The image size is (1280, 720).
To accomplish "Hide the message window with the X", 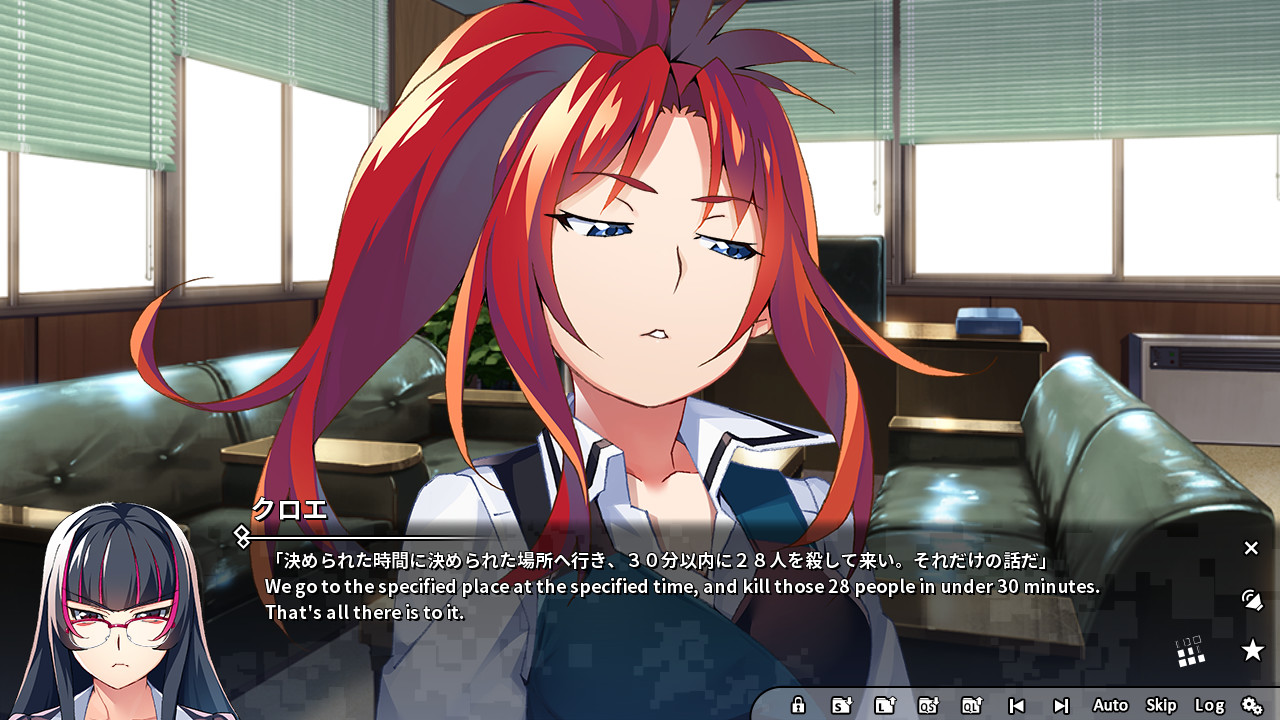I will [x=1250, y=548].
